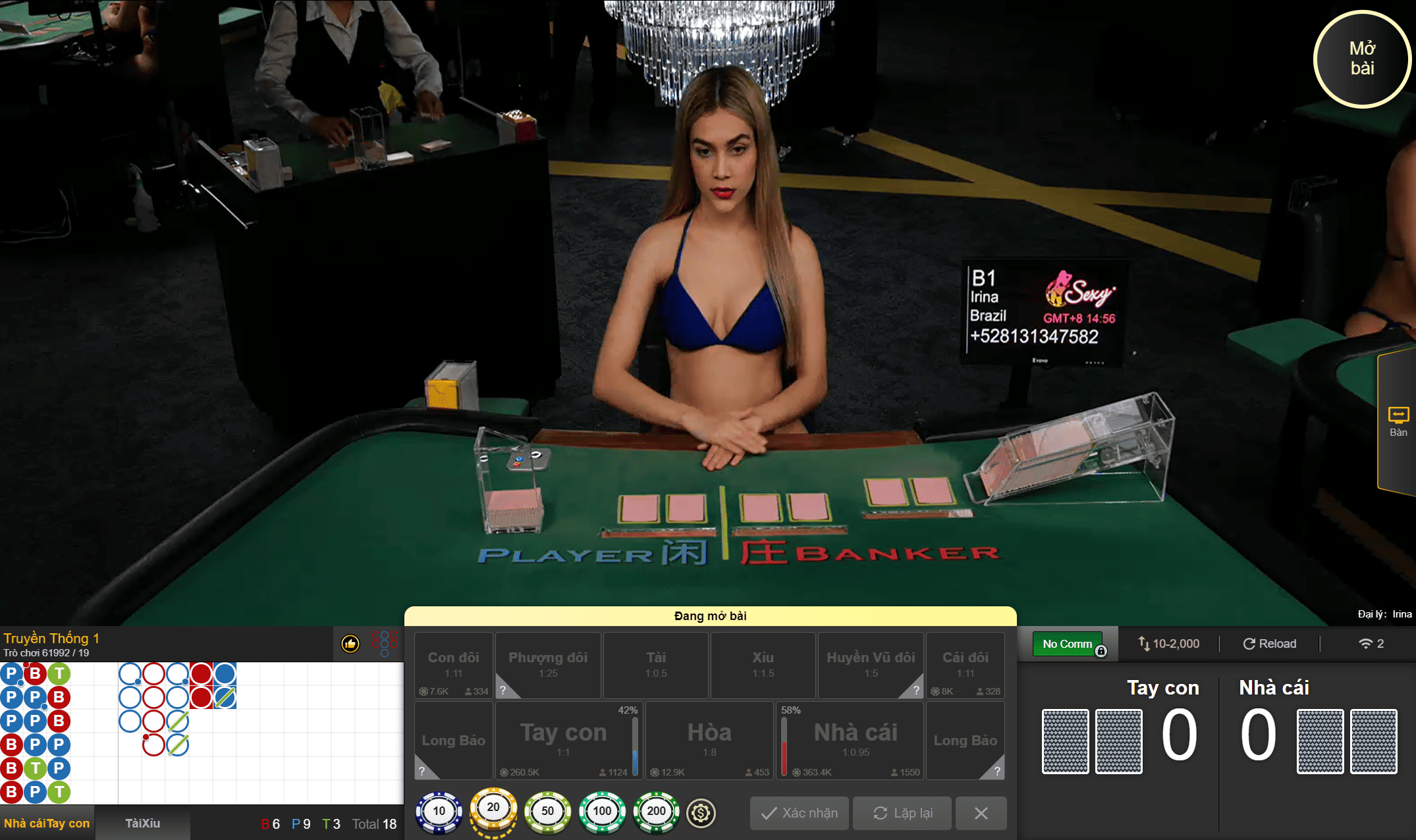Viewport: 1416px width, 840px height.
Task: Place a bet on Hòa
Action: click(709, 740)
